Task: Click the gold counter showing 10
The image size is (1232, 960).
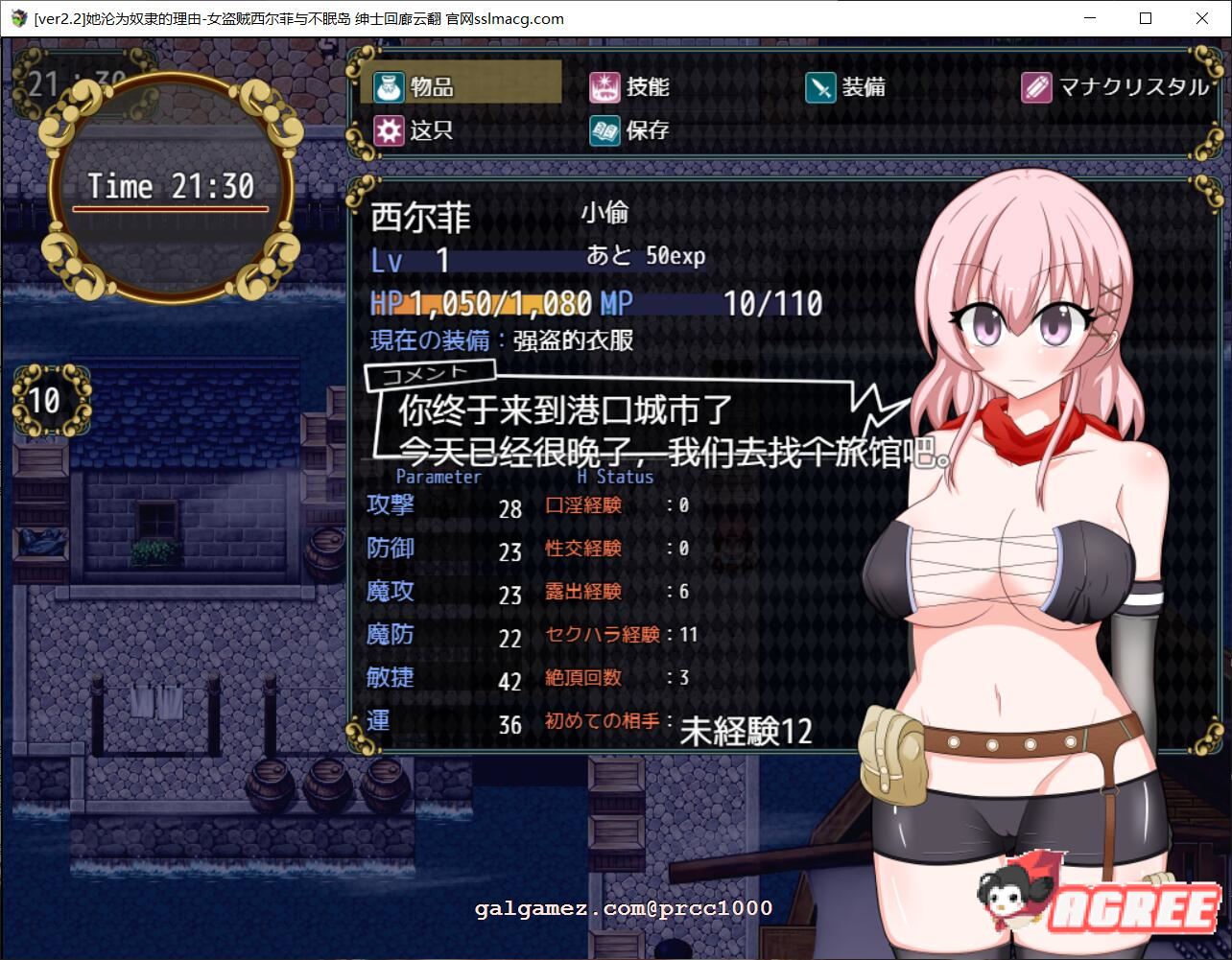Action: click(44, 400)
